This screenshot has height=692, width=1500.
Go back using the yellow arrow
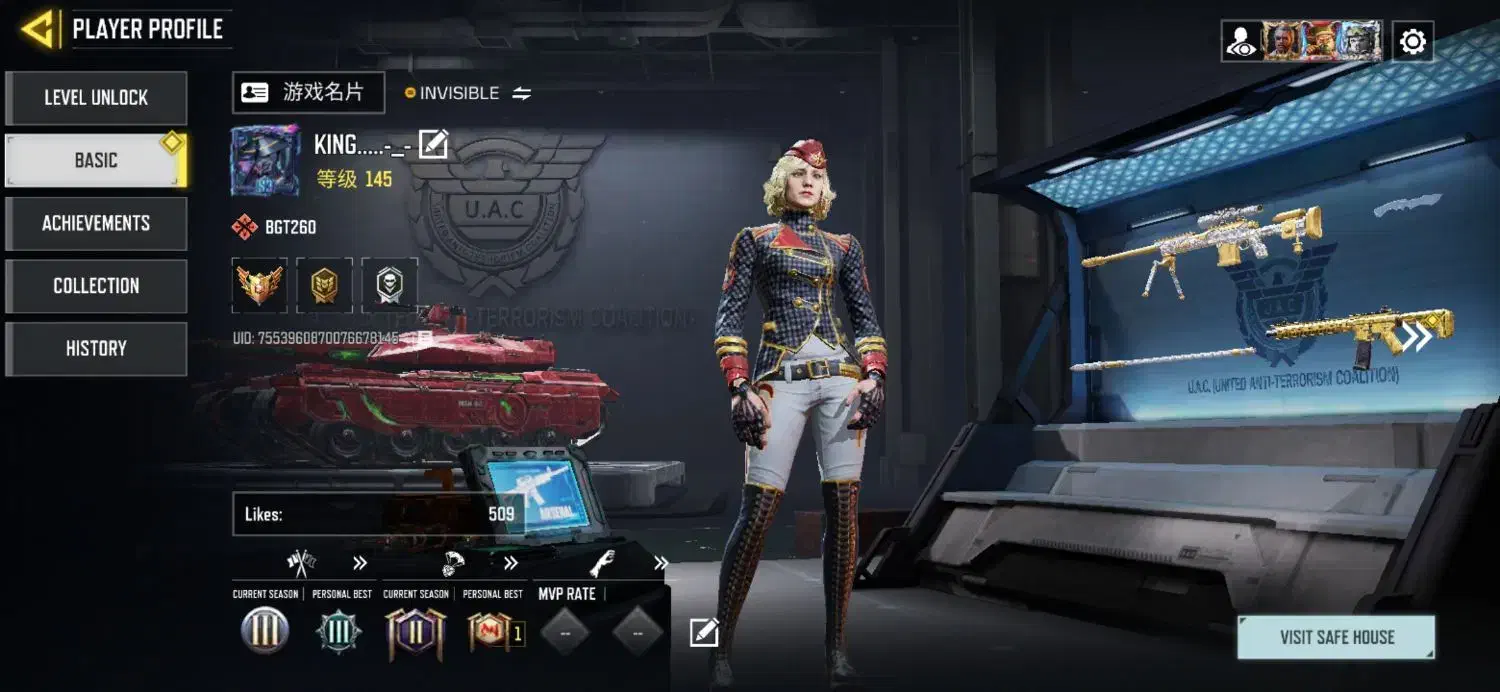[x=38, y=29]
